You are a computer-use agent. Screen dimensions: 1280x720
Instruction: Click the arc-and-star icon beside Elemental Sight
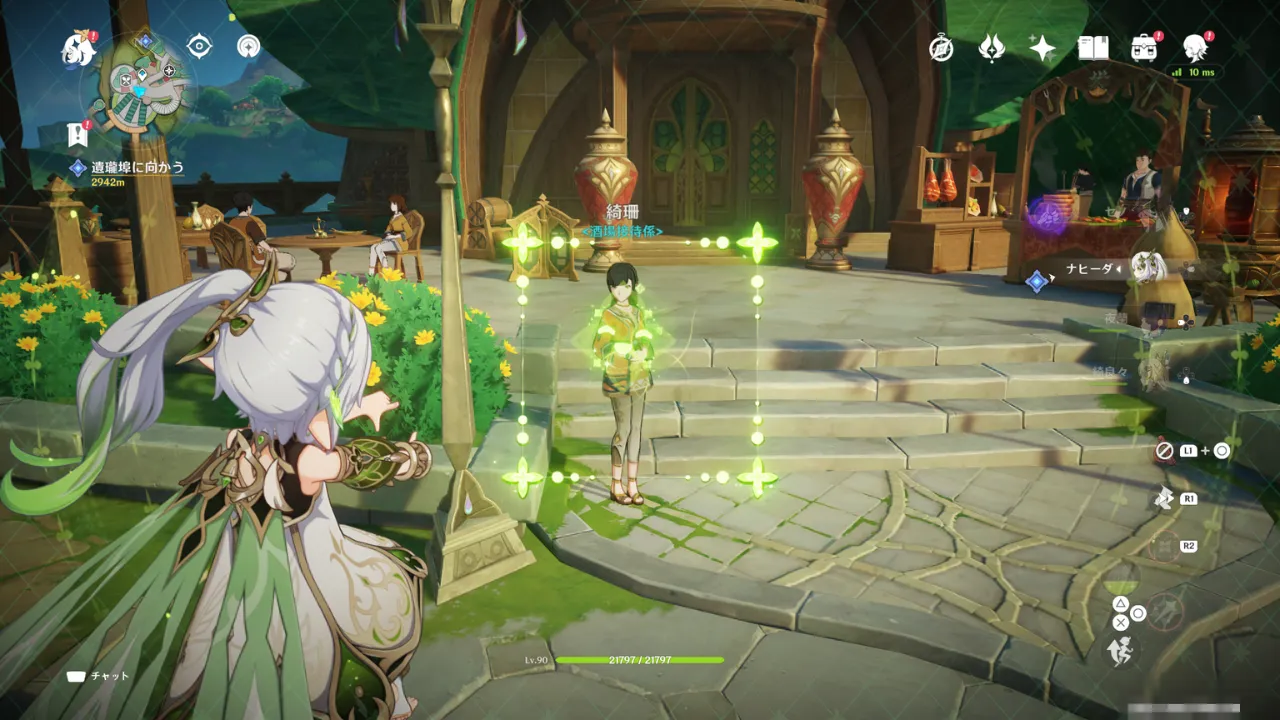(249, 46)
